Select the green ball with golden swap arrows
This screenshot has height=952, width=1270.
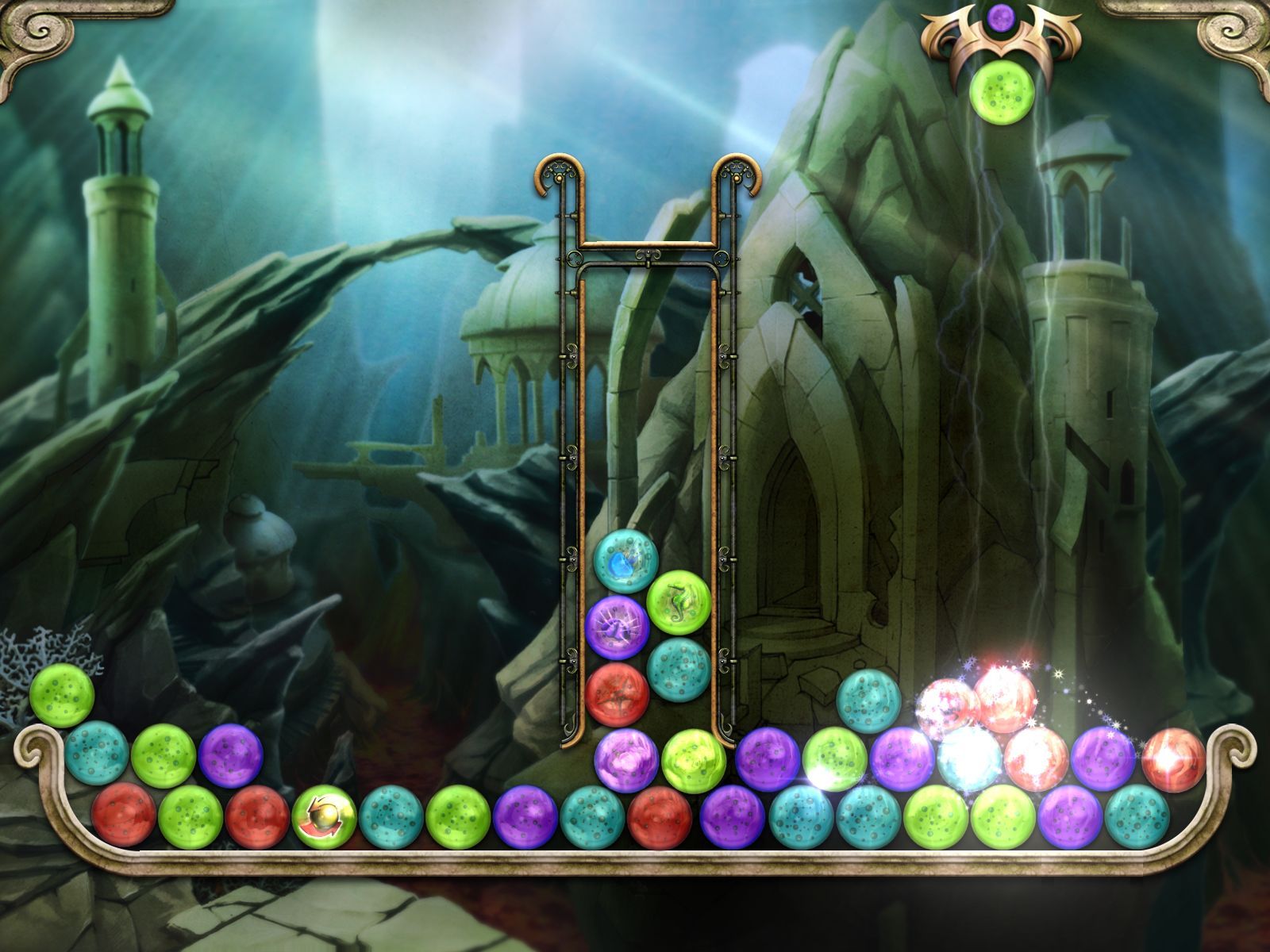coord(324,816)
